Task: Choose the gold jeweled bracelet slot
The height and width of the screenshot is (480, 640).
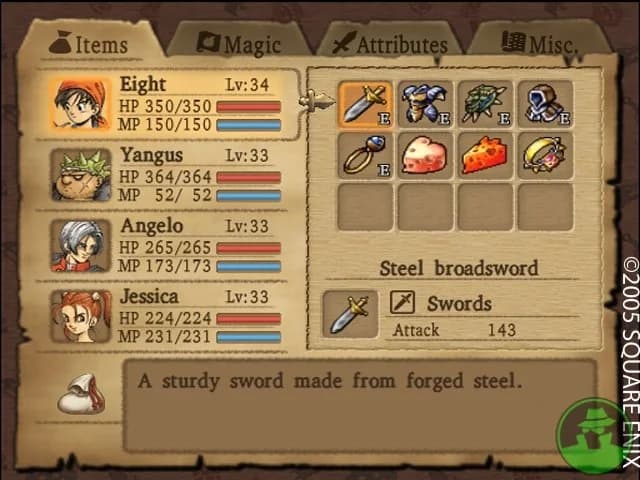Action: pos(545,155)
